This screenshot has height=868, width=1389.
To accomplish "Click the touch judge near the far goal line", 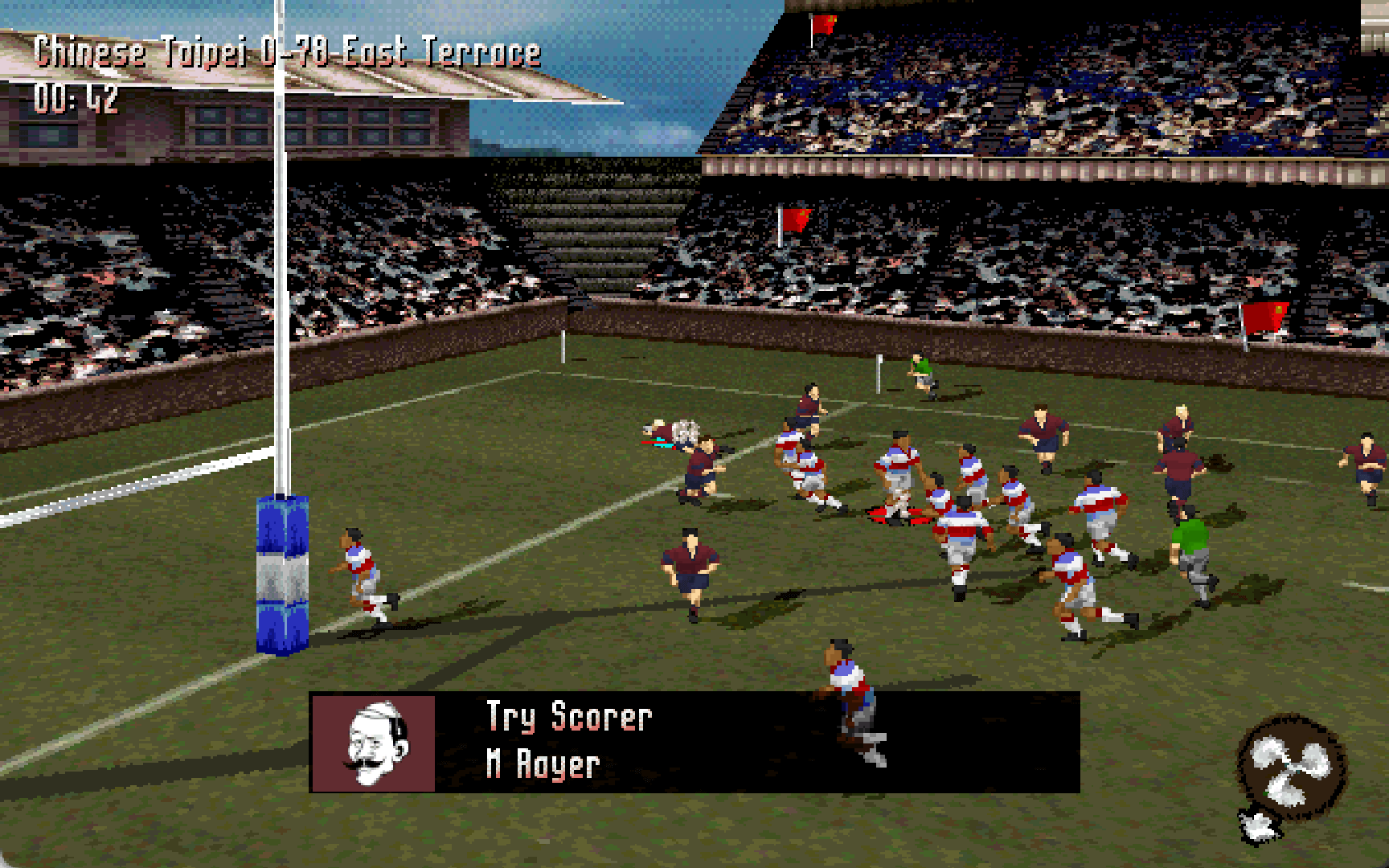I will point(919,374).
